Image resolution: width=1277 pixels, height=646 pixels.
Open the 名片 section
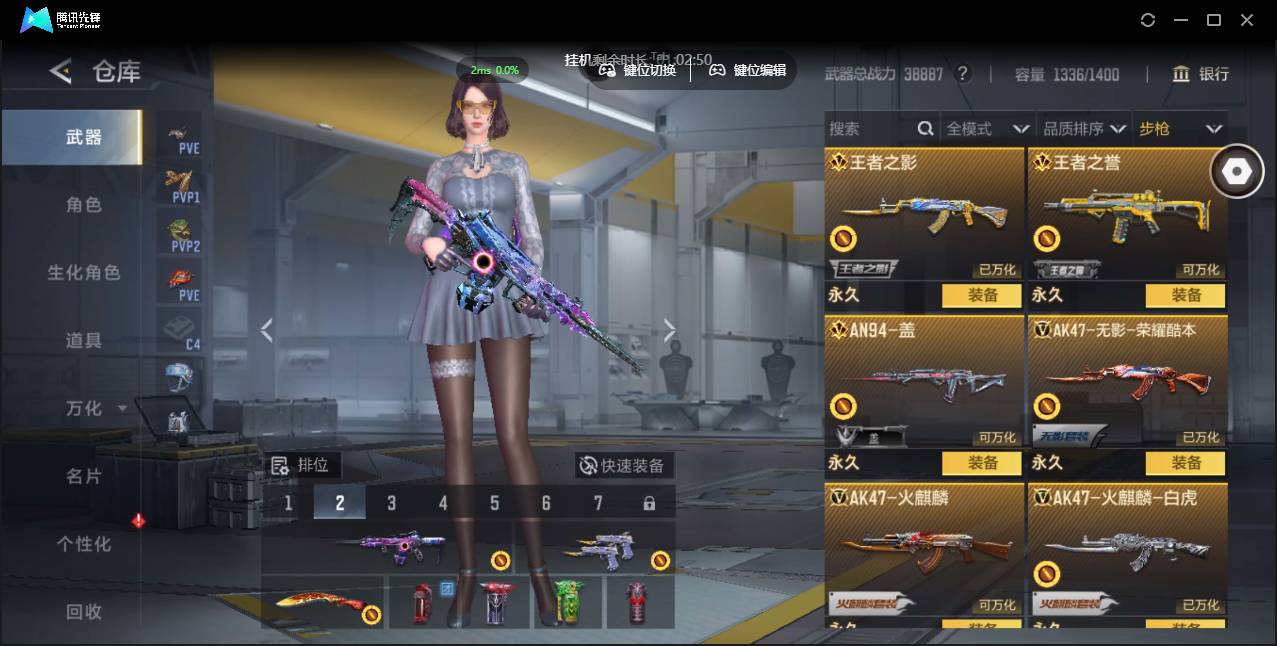(x=84, y=476)
